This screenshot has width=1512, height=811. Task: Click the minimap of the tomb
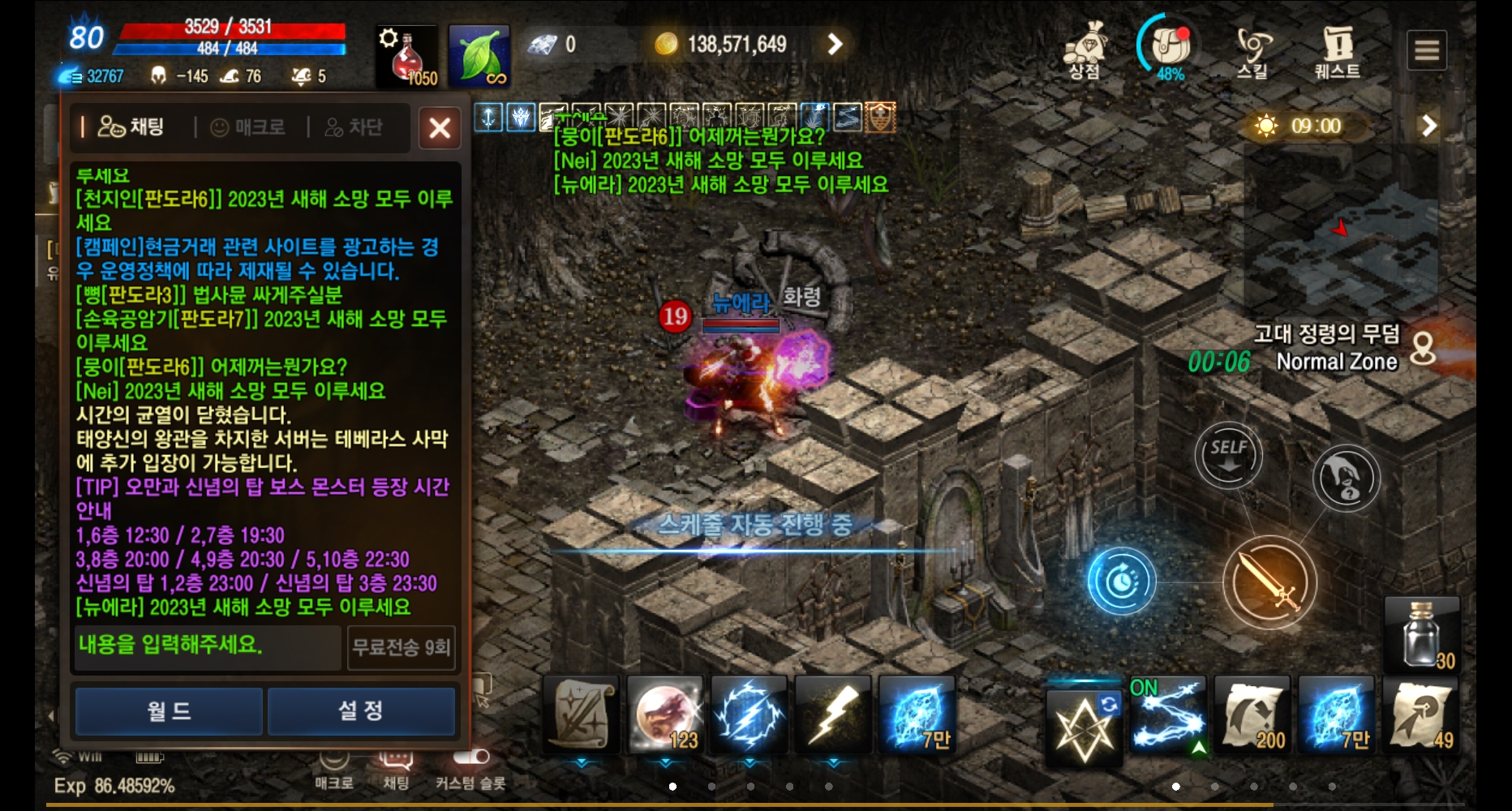(1341, 227)
